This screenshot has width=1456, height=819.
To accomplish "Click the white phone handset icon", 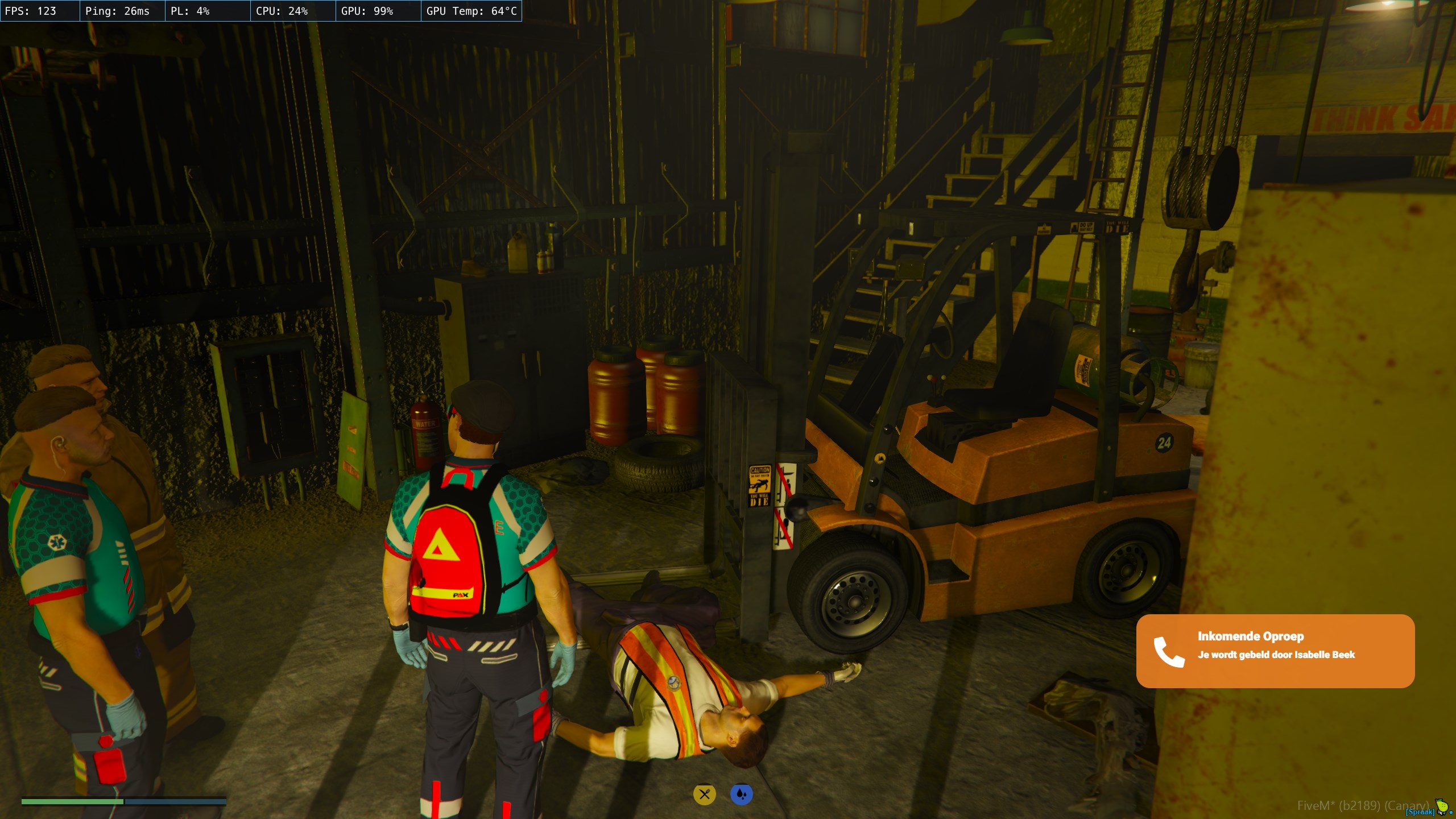I will click(1169, 652).
